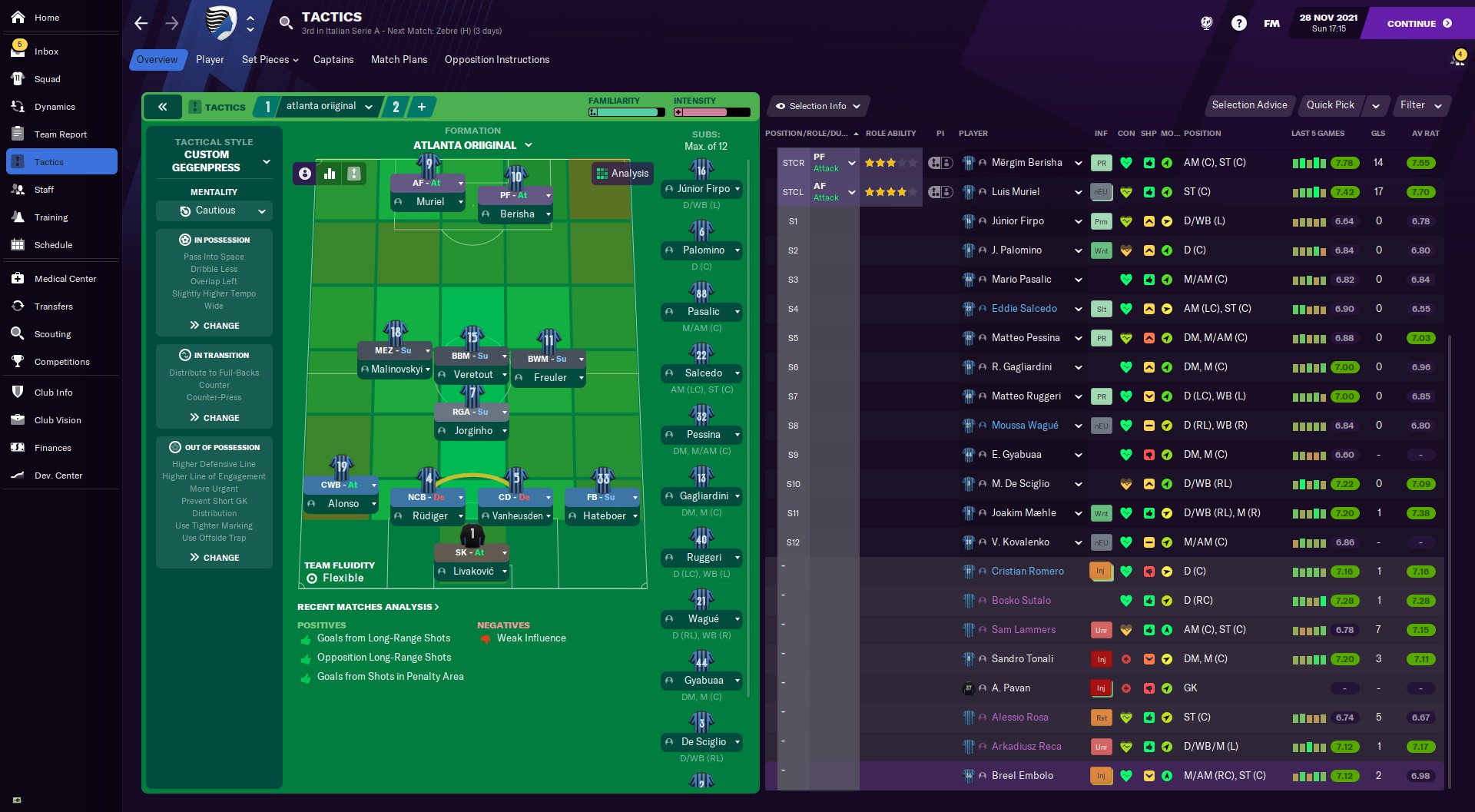Open the Inbox from the sidebar
This screenshot has width=1475, height=812.
(46, 51)
